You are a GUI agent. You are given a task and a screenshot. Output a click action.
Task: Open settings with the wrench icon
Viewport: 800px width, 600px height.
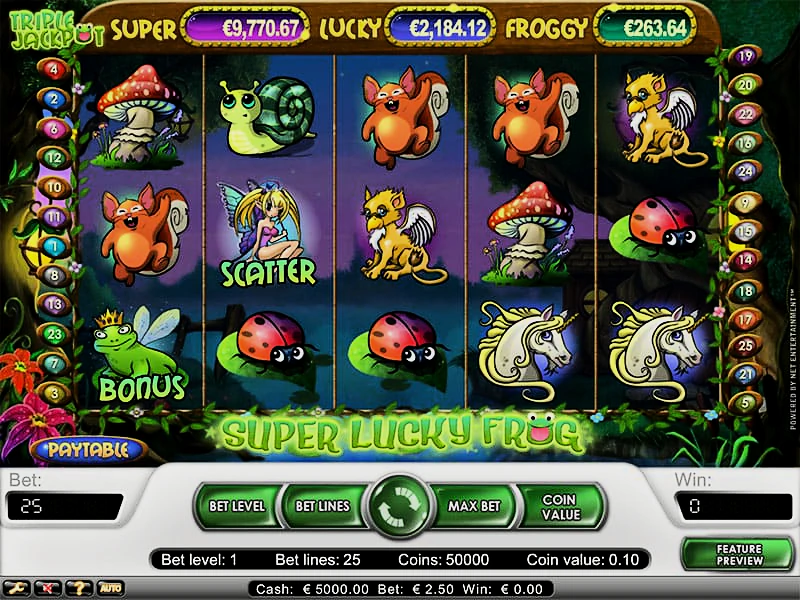[17, 588]
